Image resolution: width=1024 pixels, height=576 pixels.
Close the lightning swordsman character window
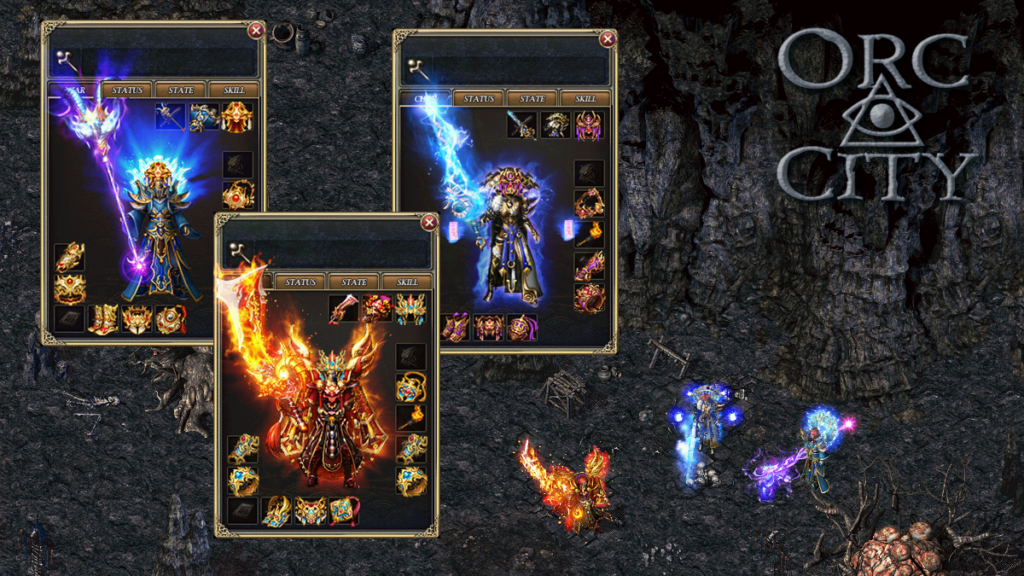(x=608, y=40)
